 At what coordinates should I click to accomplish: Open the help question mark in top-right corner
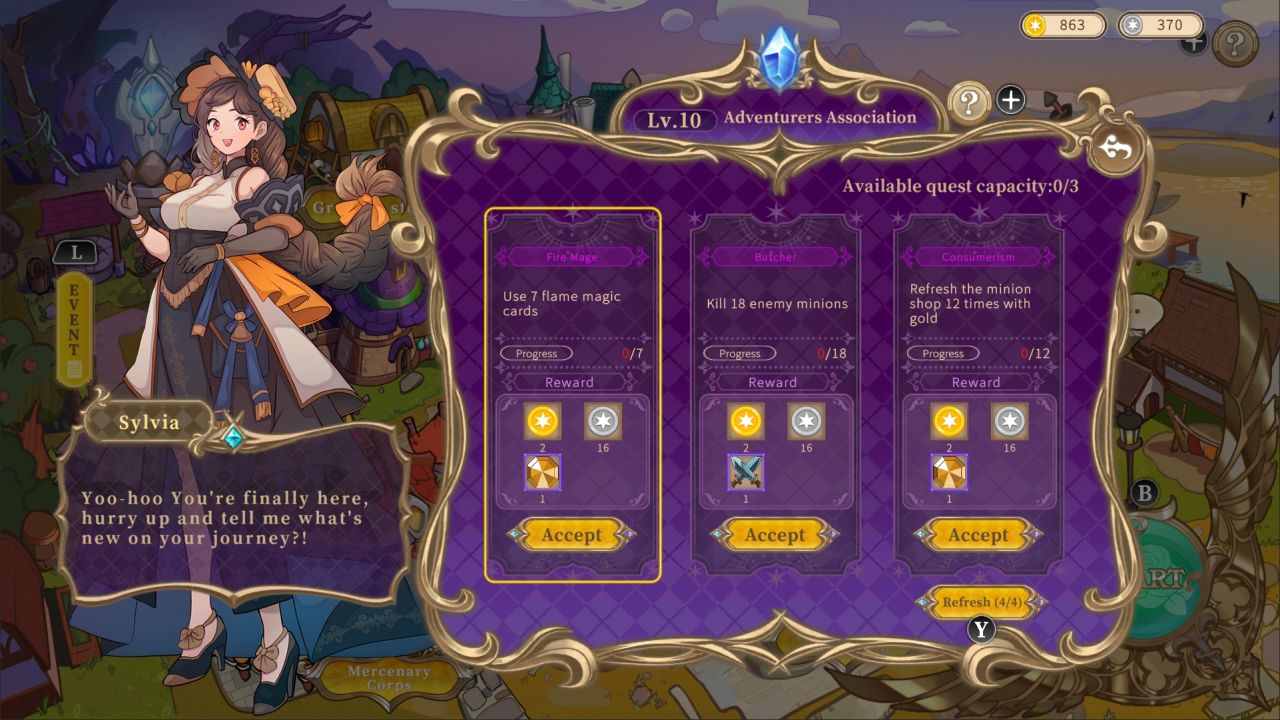(x=1235, y=44)
